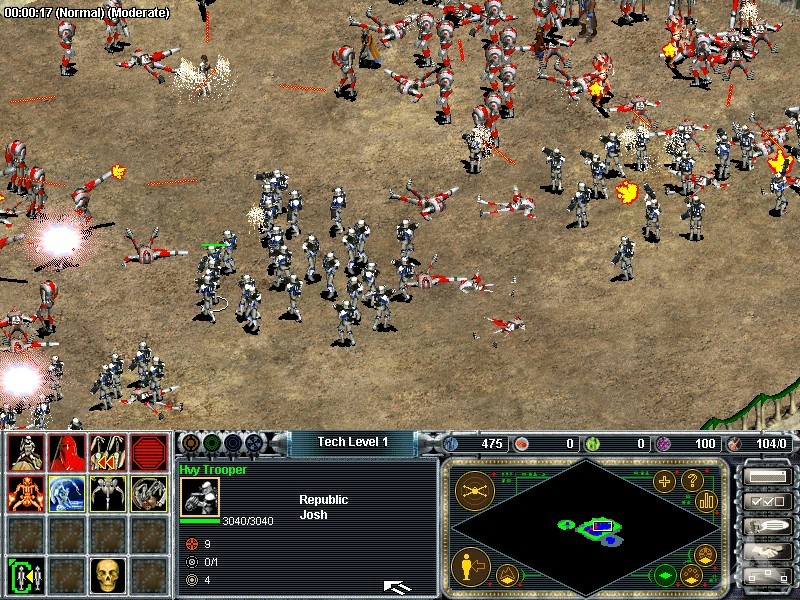The width and height of the screenshot is (800, 600).
Task: Open chat with the speech bubble button
Action: pyautogui.click(x=765, y=526)
